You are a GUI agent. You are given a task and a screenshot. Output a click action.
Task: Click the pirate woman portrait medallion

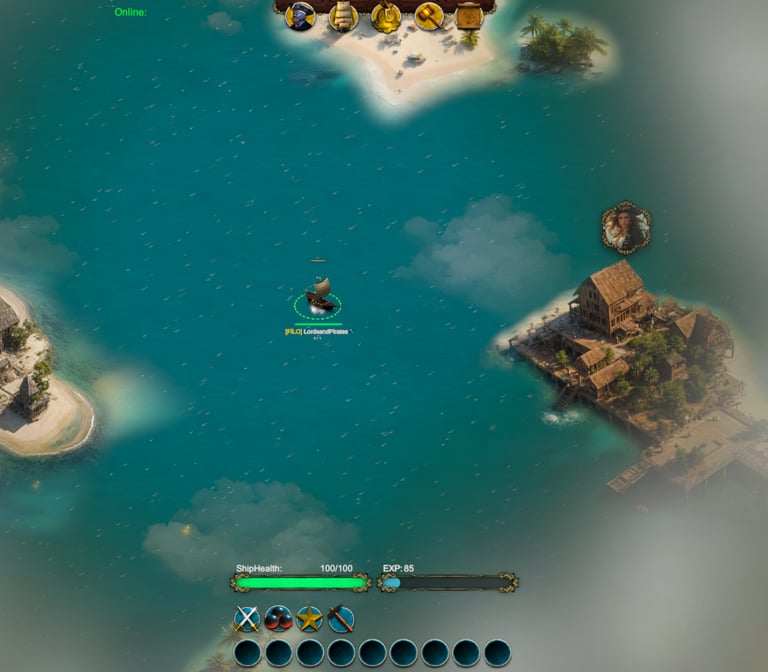point(626,228)
